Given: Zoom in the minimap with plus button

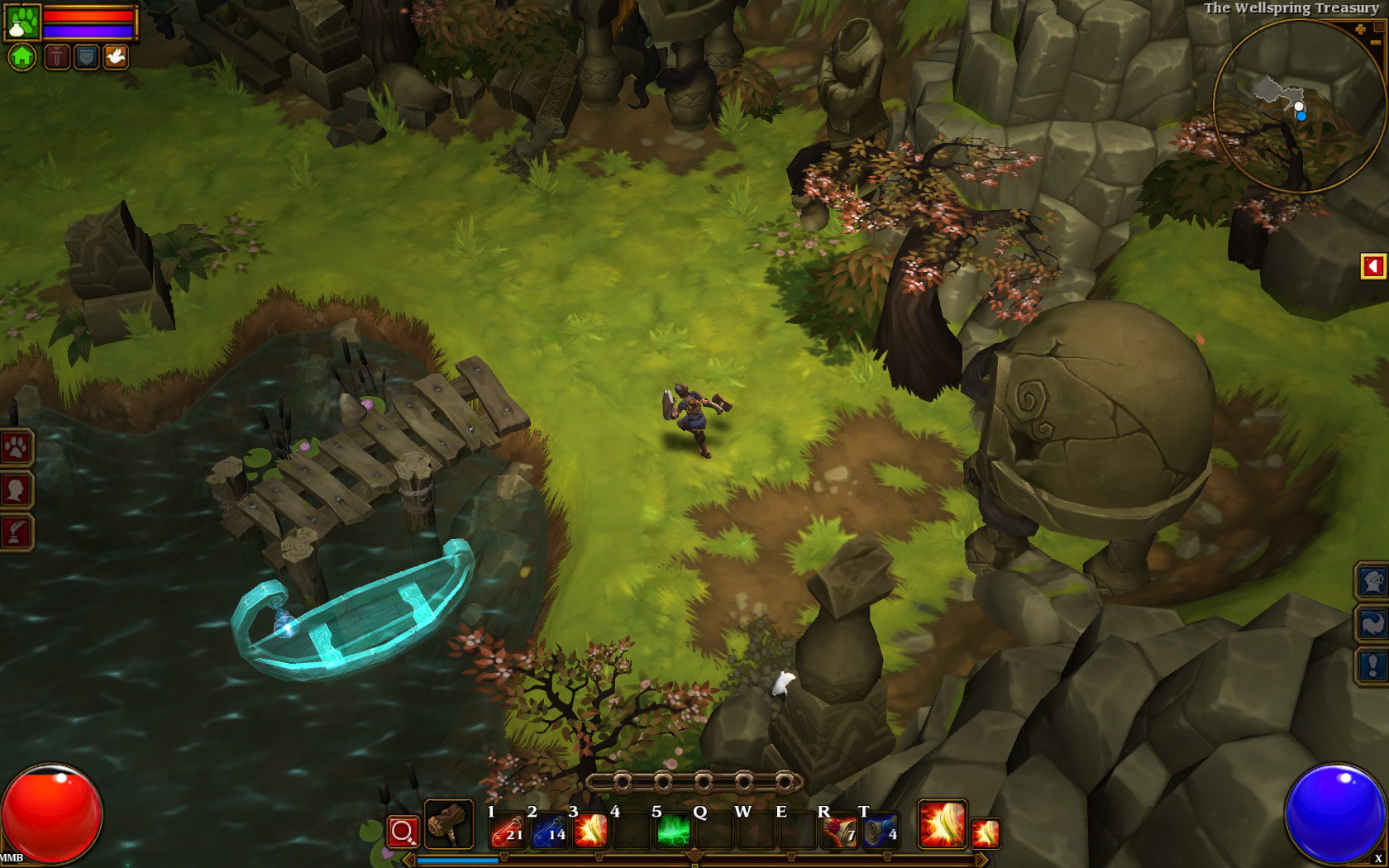Looking at the screenshot, I should click(x=1360, y=30).
